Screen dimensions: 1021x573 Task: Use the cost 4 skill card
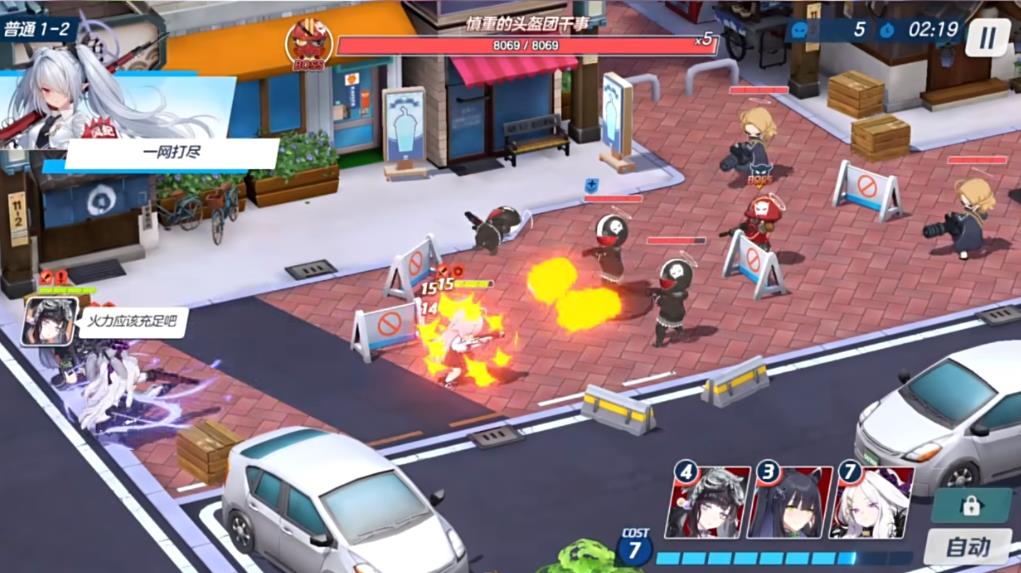(708, 502)
